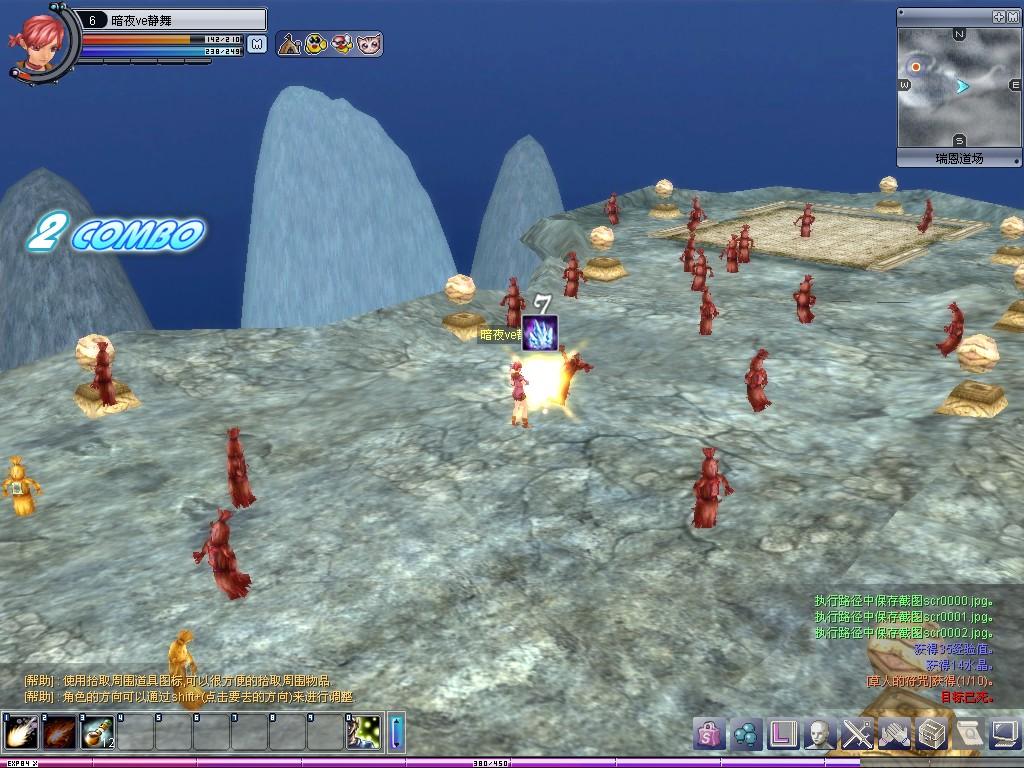Open the pink shopping bag store

[x=709, y=734]
